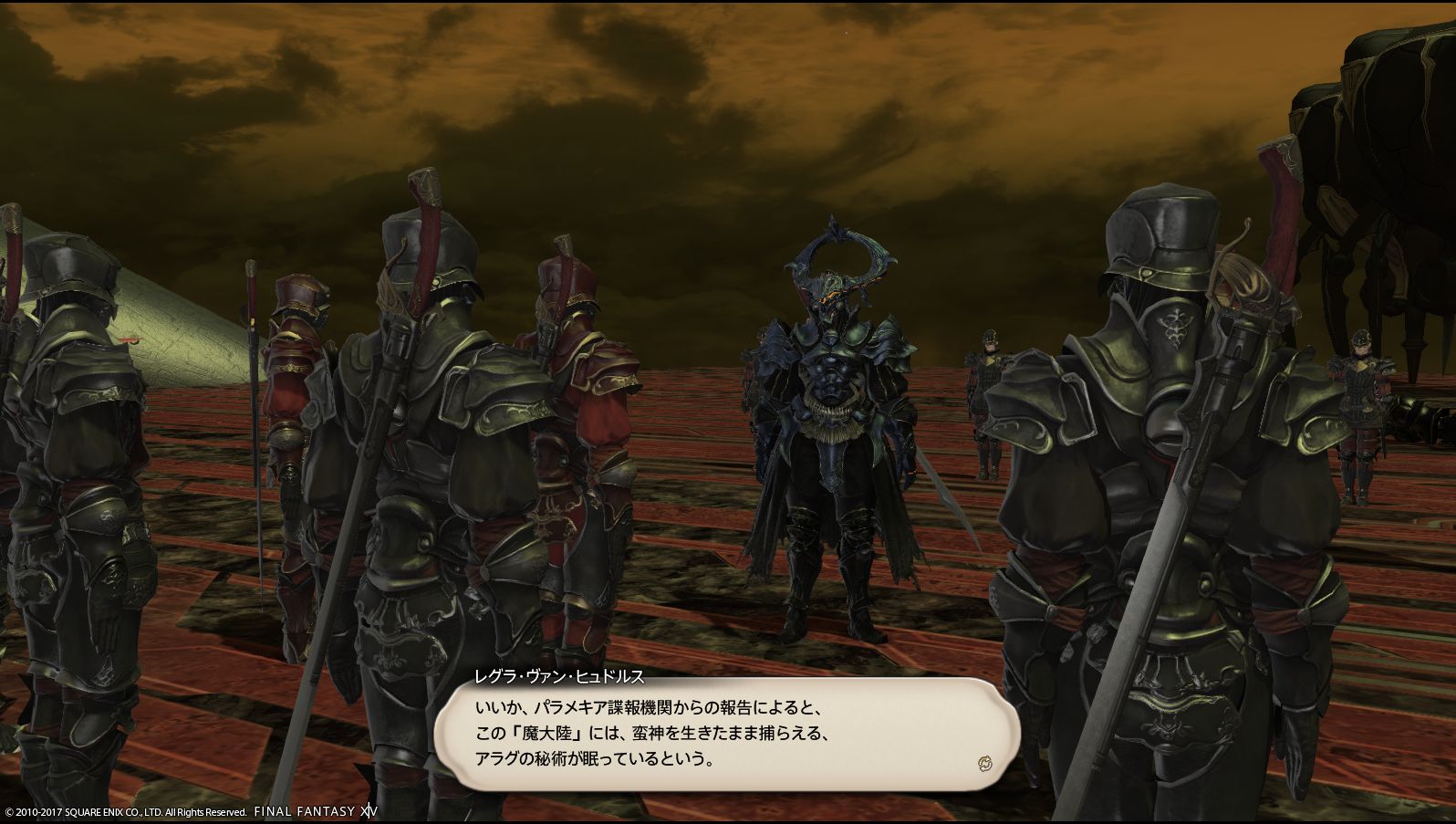Click the small soldier between the front ranks
This screenshot has width=1456, height=824.
click(x=990, y=402)
